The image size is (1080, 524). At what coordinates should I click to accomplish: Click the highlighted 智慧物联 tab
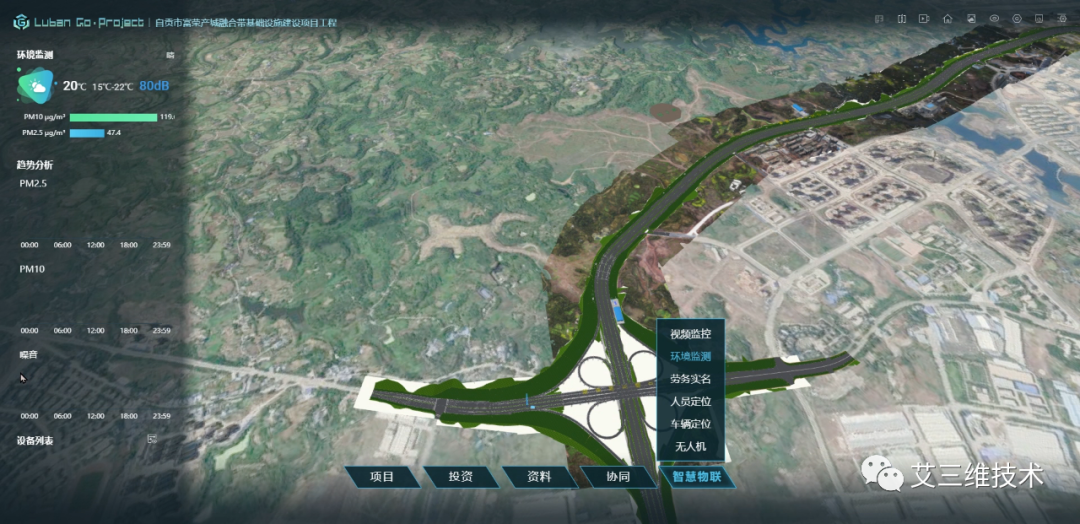click(x=697, y=477)
